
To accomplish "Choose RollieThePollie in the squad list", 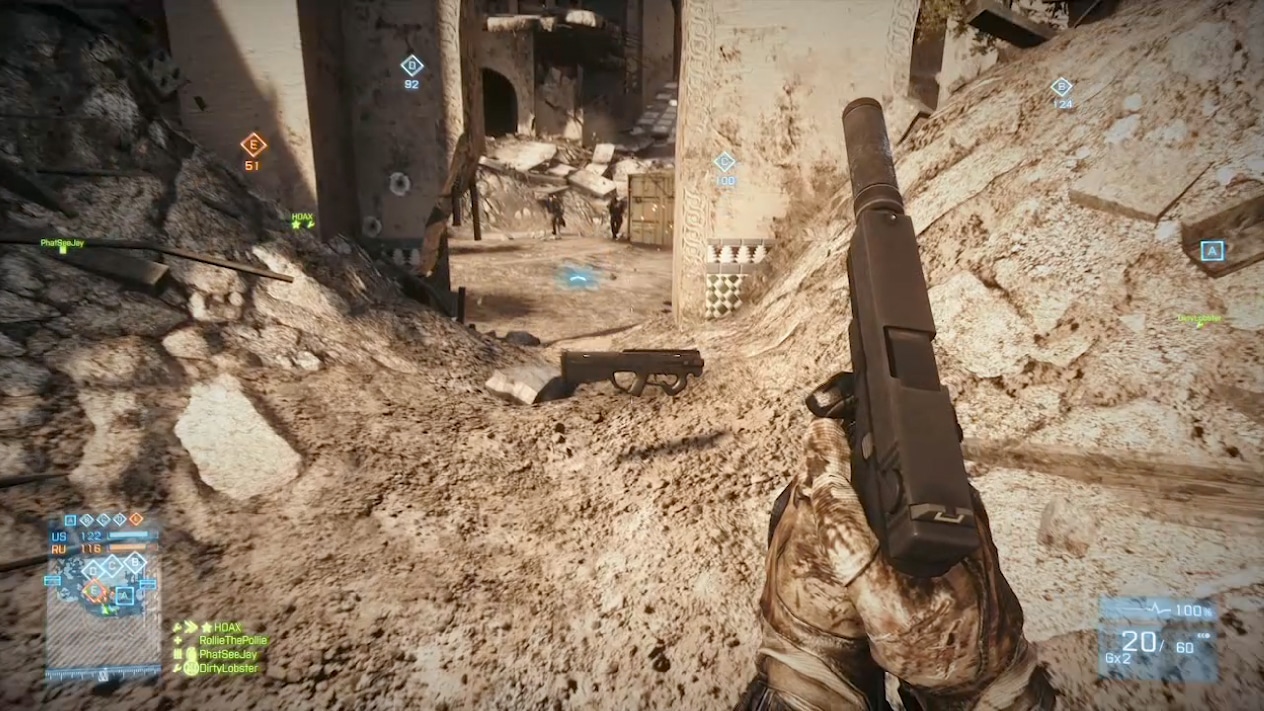I will tap(233, 640).
